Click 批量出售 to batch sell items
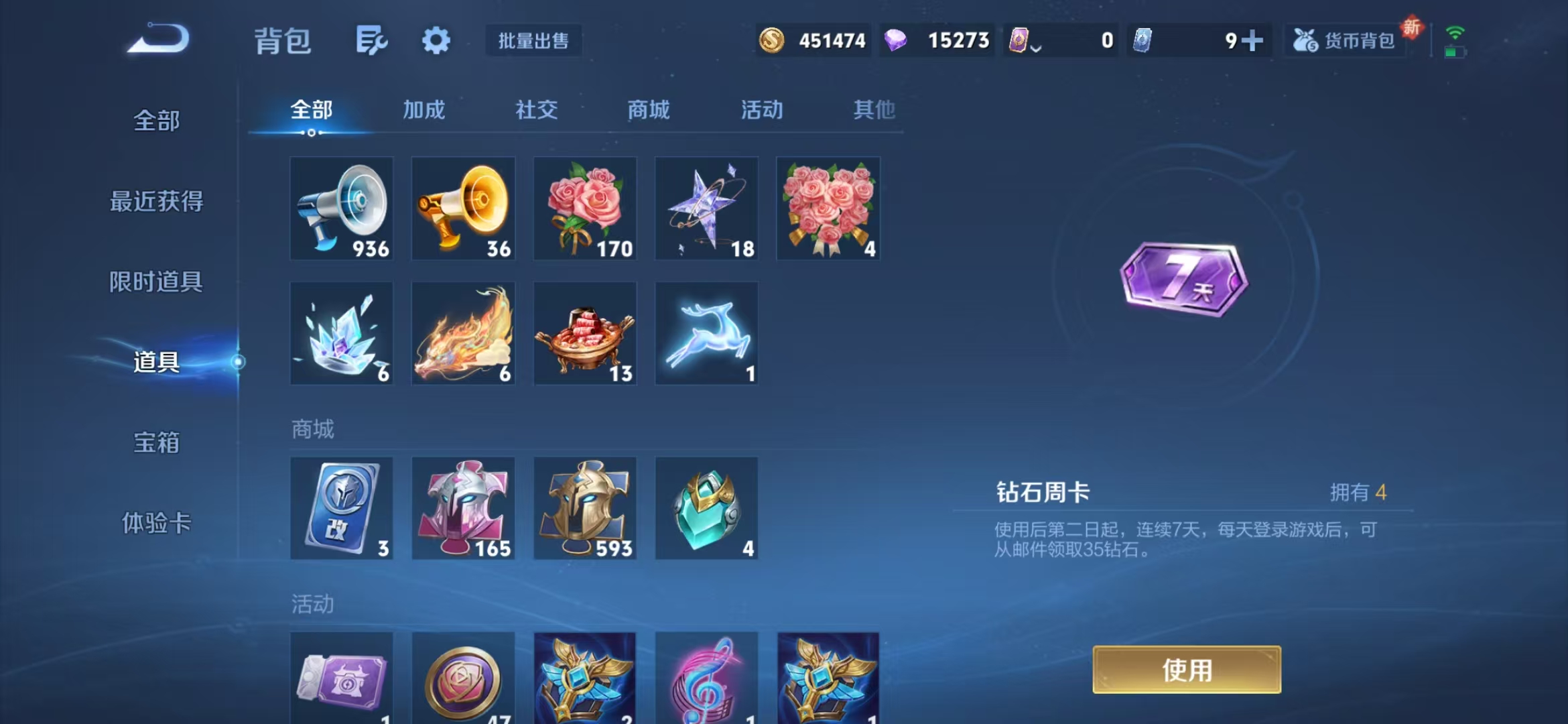1568x724 pixels. click(x=533, y=41)
